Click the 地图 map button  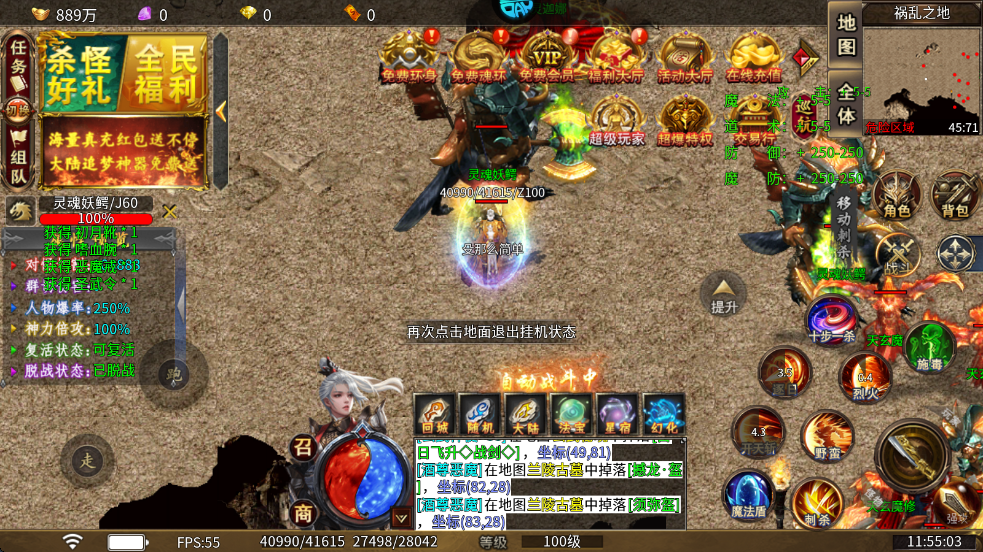846,34
